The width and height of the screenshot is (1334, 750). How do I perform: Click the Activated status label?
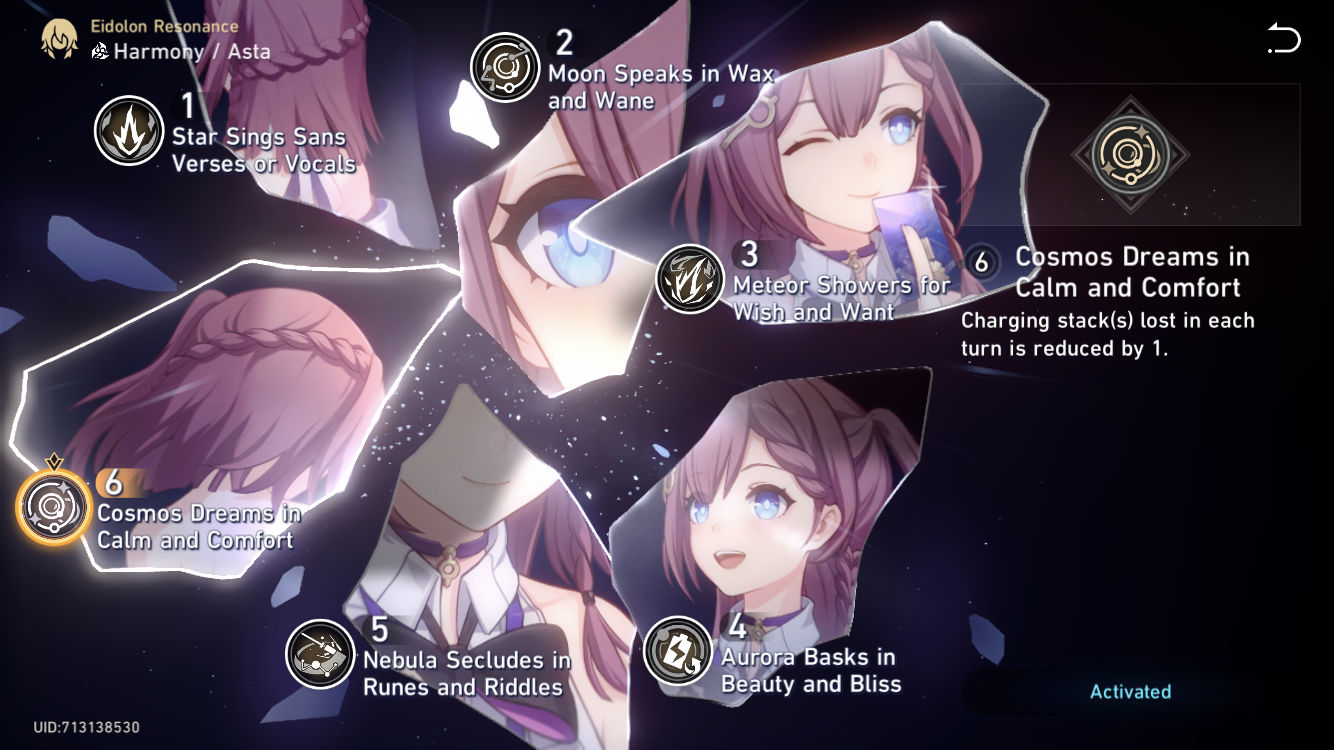click(1131, 691)
